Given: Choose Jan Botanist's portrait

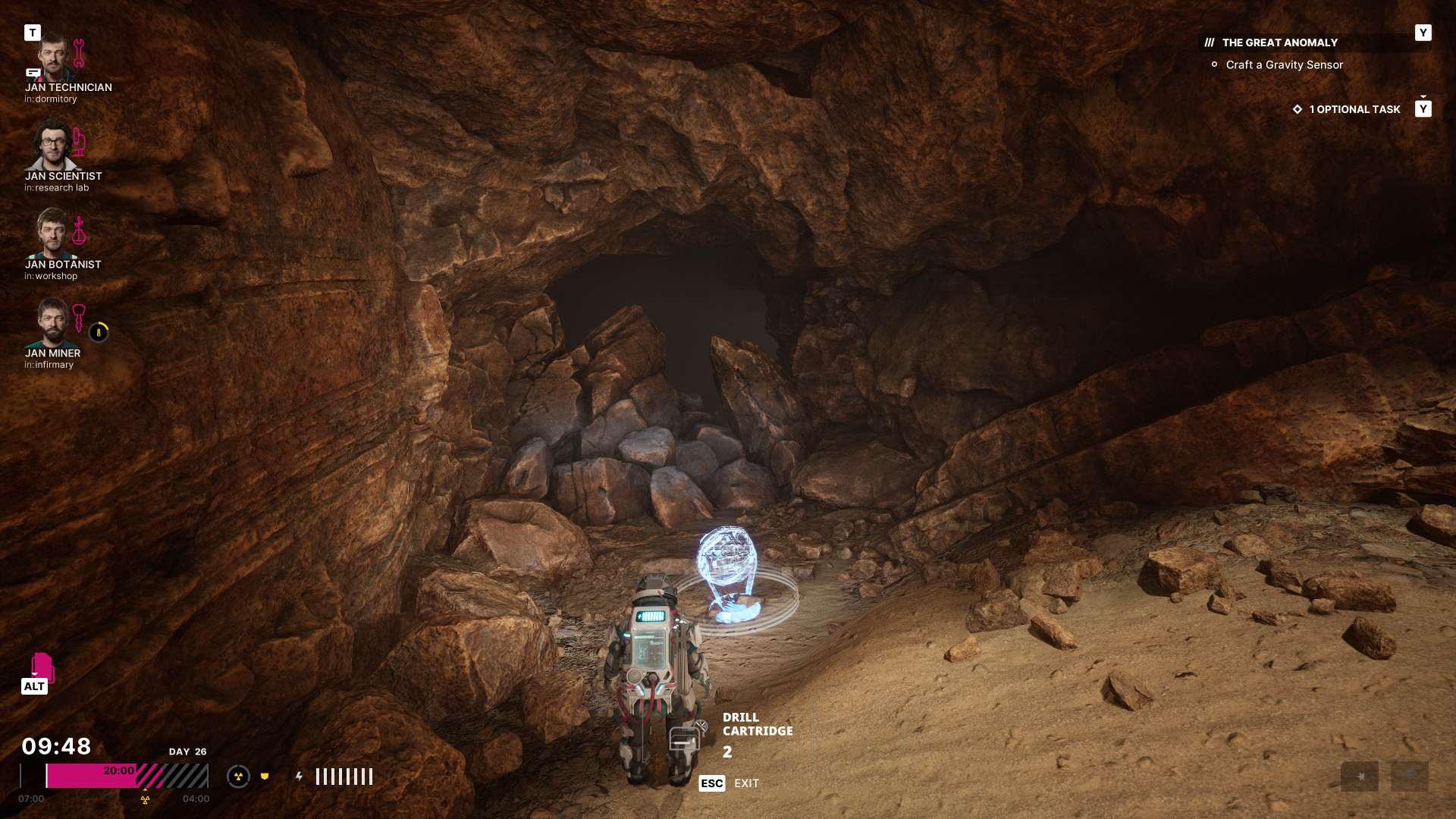Looking at the screenshot, I should (x=52, y=234).
